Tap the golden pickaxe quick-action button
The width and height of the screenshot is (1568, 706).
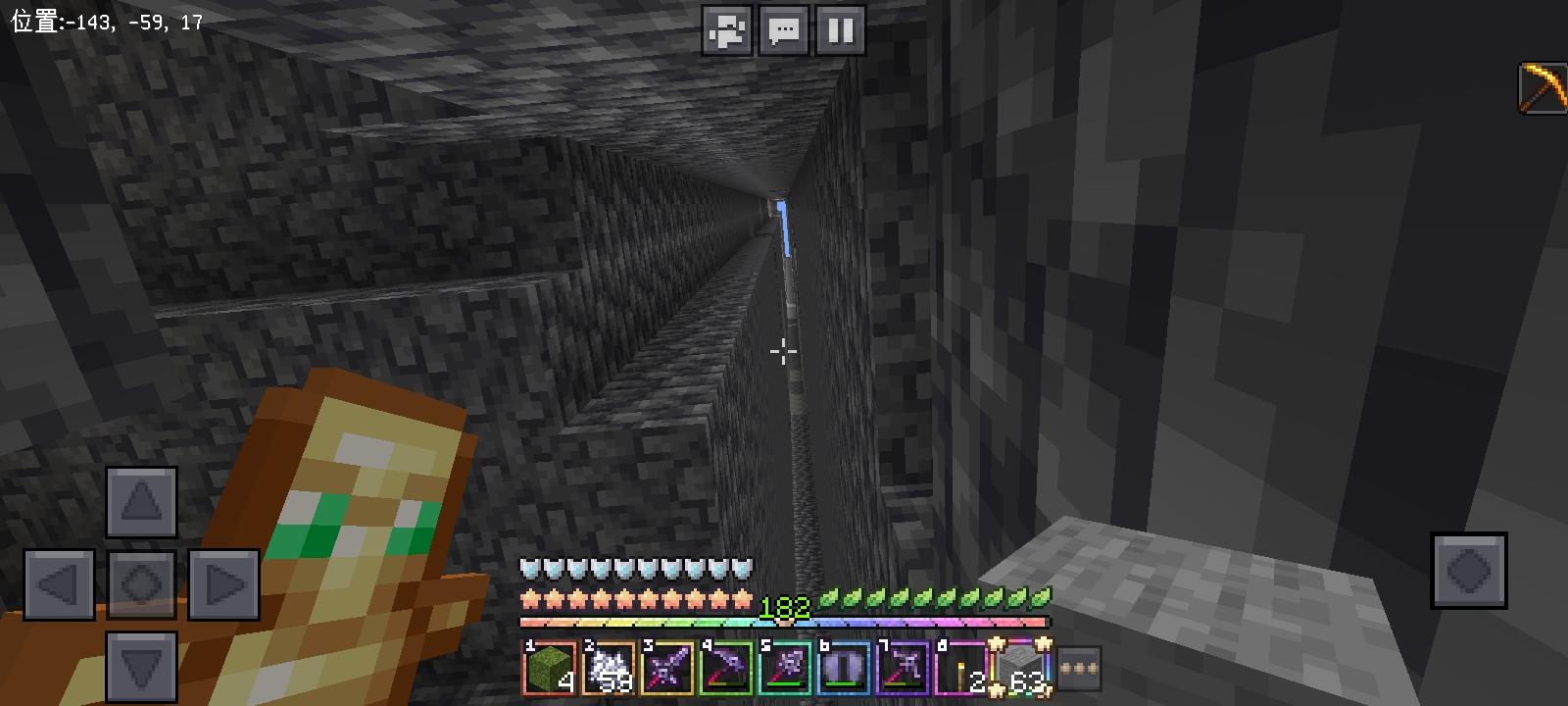click(x=1542, y=88)
